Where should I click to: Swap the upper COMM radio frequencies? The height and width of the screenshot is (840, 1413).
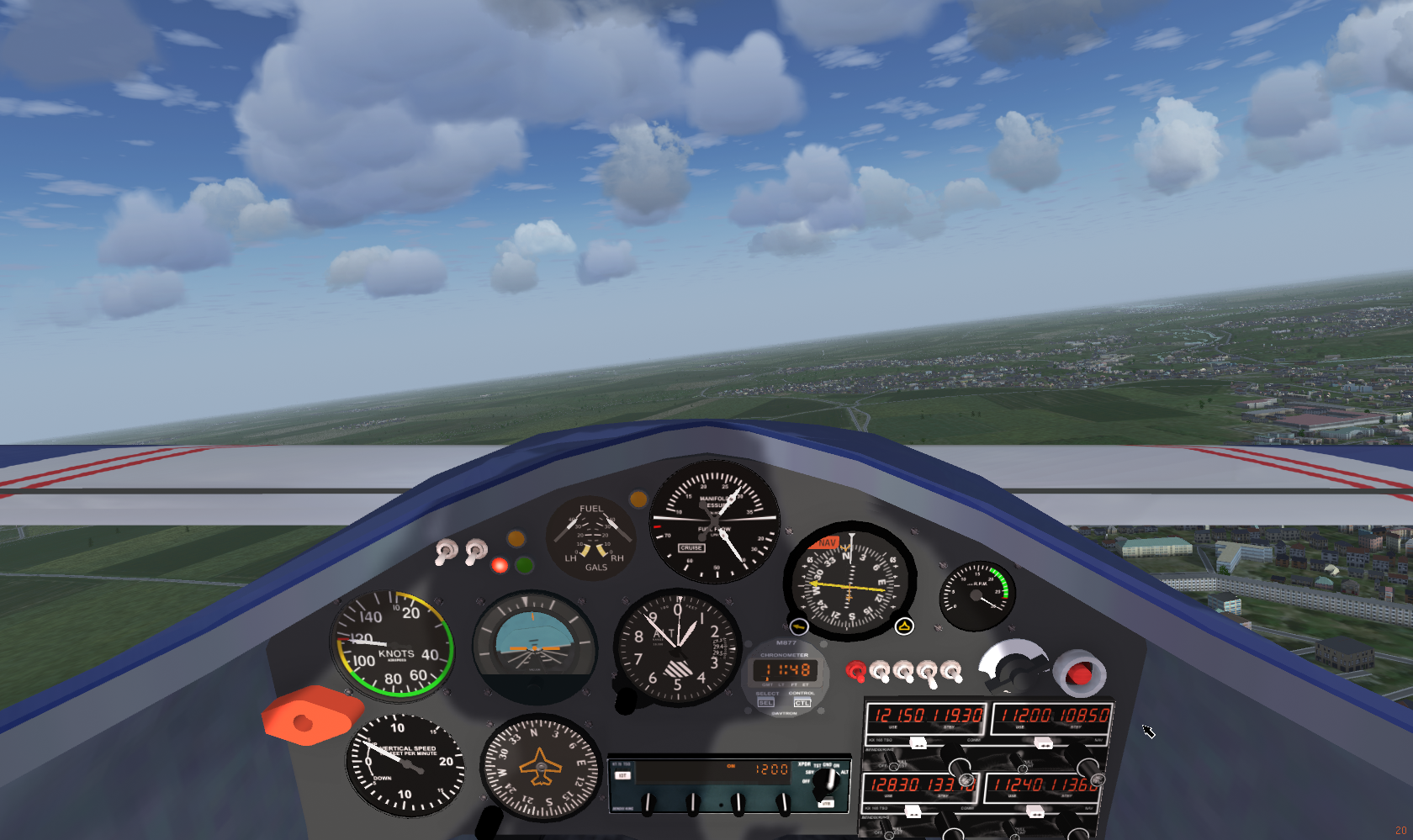pos(918,743)
